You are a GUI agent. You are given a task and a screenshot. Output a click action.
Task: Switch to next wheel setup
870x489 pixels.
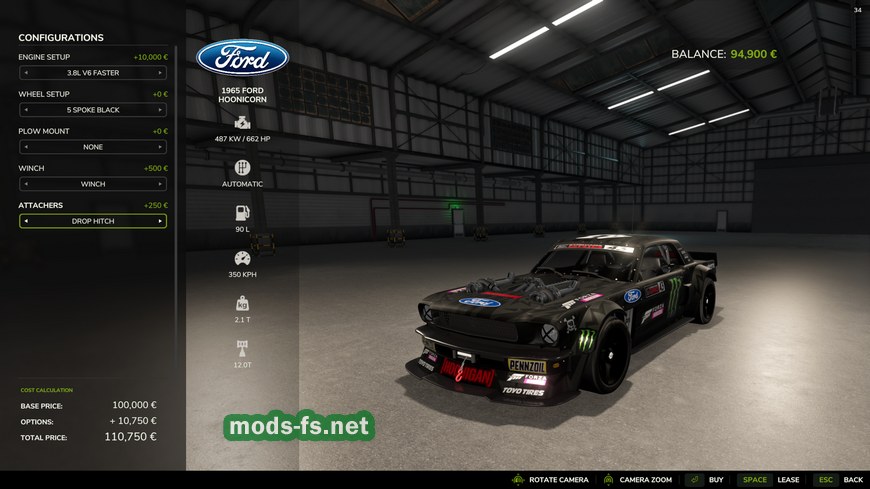(160, 110)
